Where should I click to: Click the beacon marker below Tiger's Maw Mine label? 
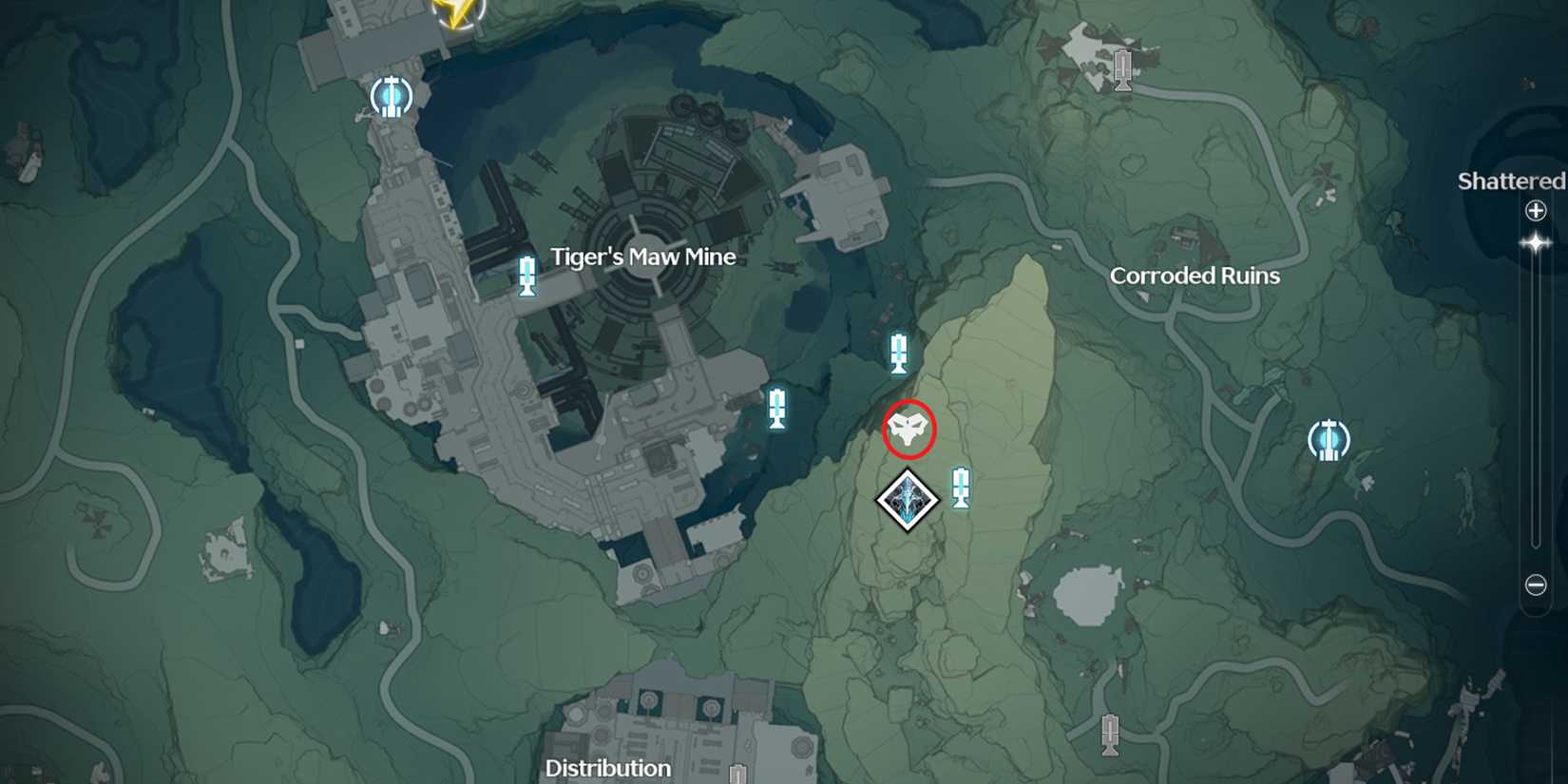(x=526, y=277)
